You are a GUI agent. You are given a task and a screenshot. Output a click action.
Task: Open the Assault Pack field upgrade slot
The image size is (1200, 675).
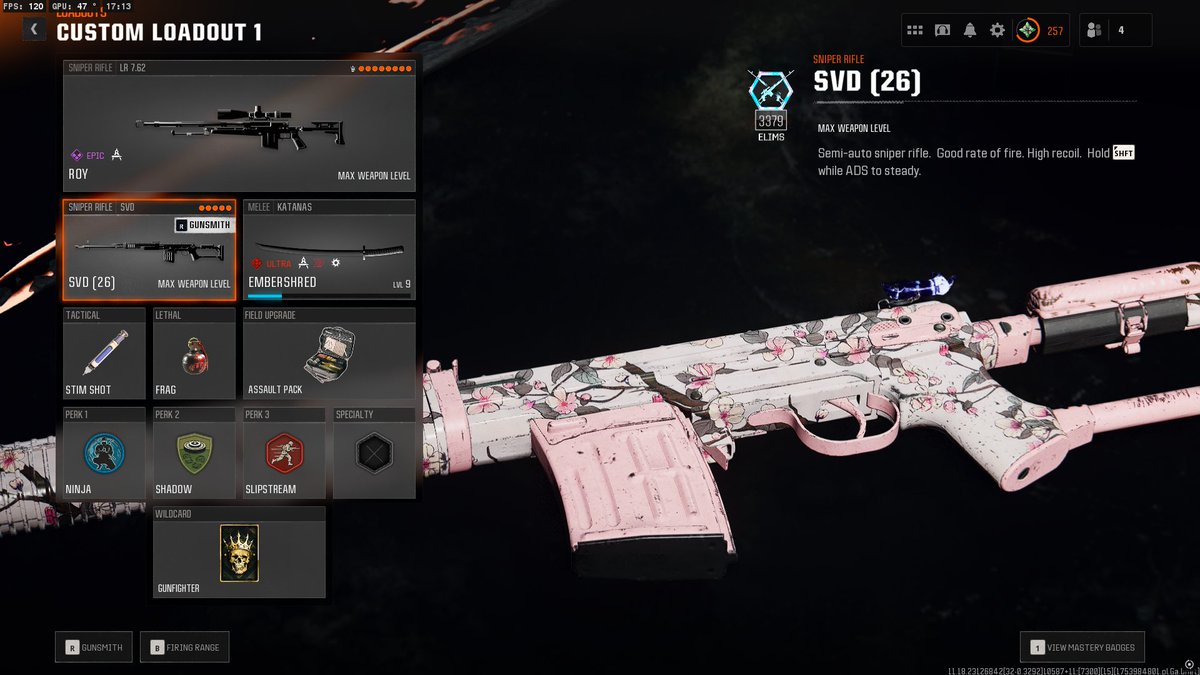pyautogui.click(x=329, y=355)
